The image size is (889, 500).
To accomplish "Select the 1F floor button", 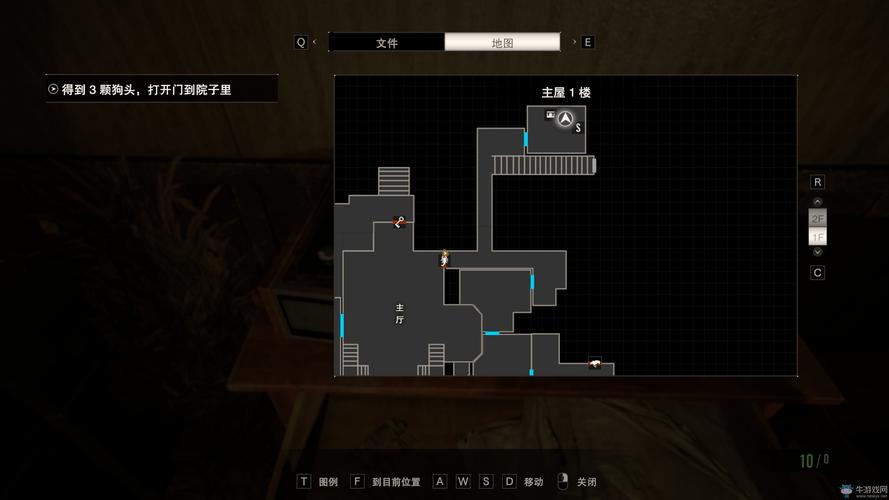I will click(x=817, y=237).
